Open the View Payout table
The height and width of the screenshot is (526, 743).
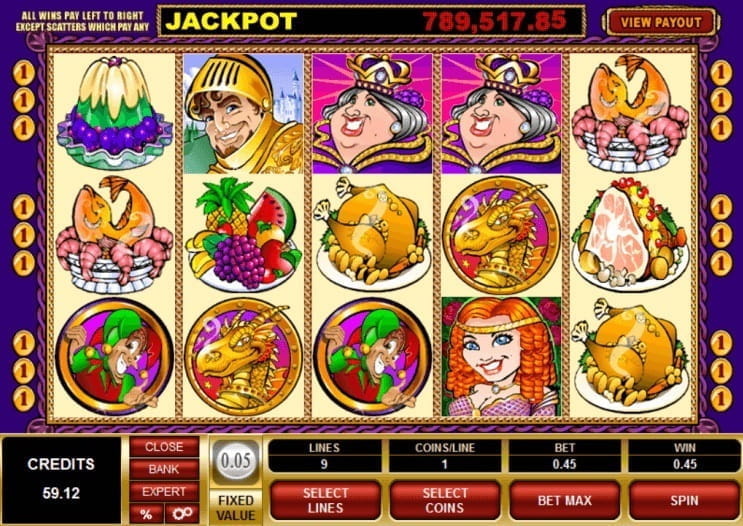[660, 20]
